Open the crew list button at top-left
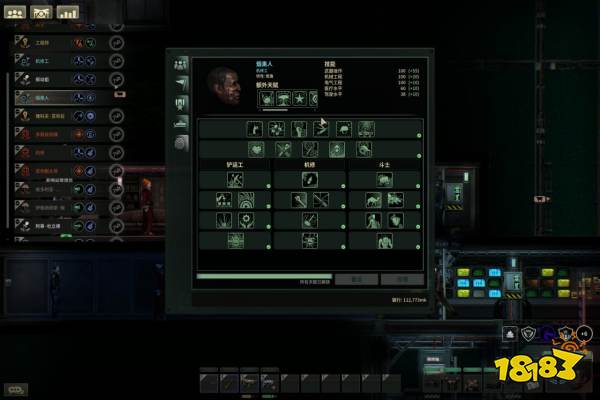The image size is (600, 400). pos(15,13)
